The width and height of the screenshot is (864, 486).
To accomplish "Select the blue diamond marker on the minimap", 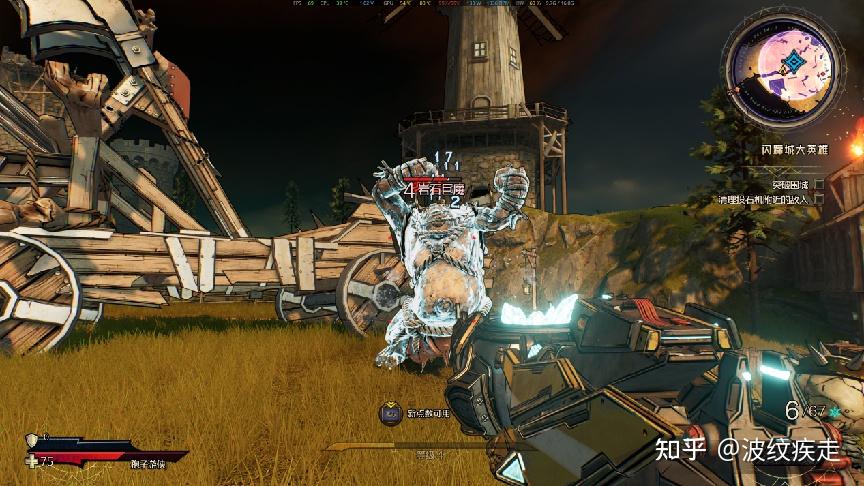I will (x=794, y=63).
